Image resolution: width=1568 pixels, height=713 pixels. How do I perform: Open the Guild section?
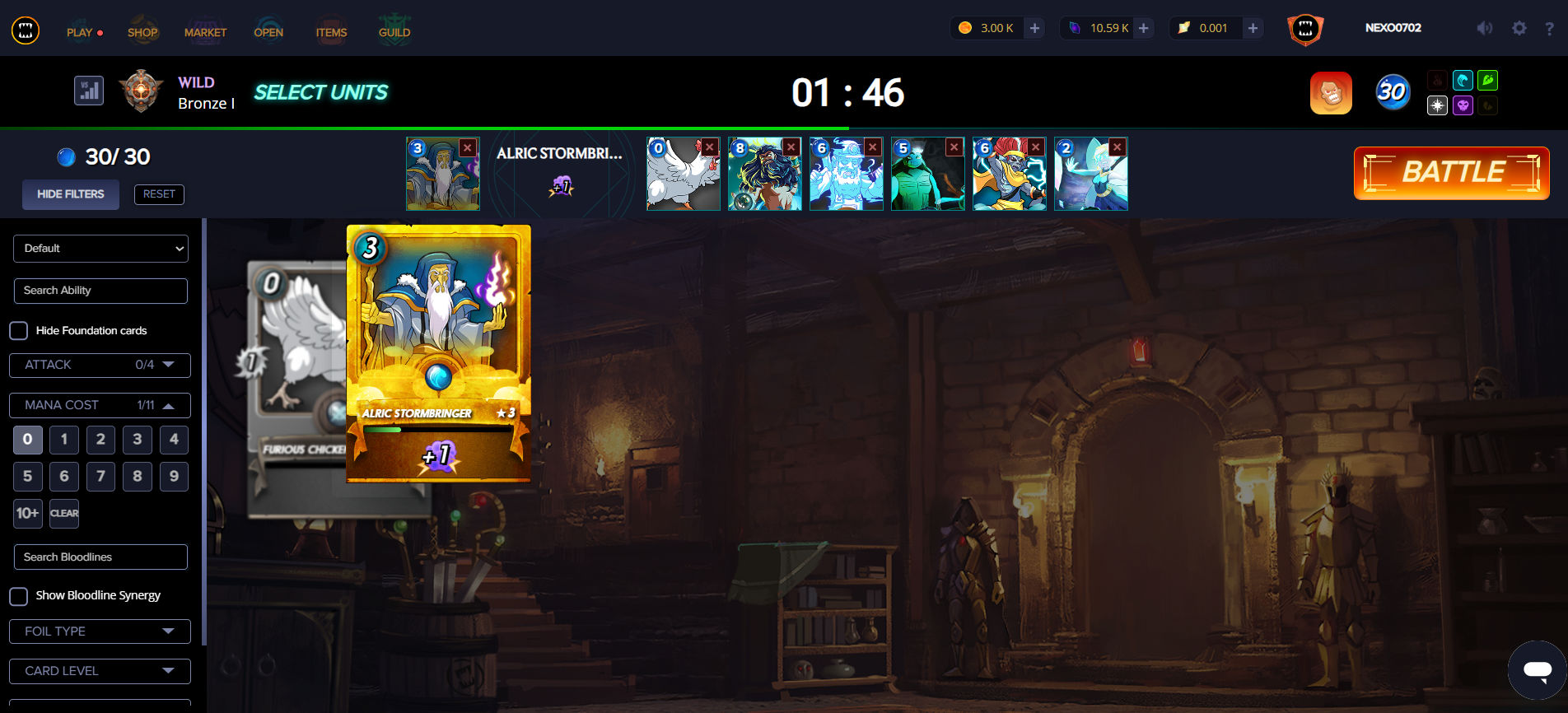[394, 32]
